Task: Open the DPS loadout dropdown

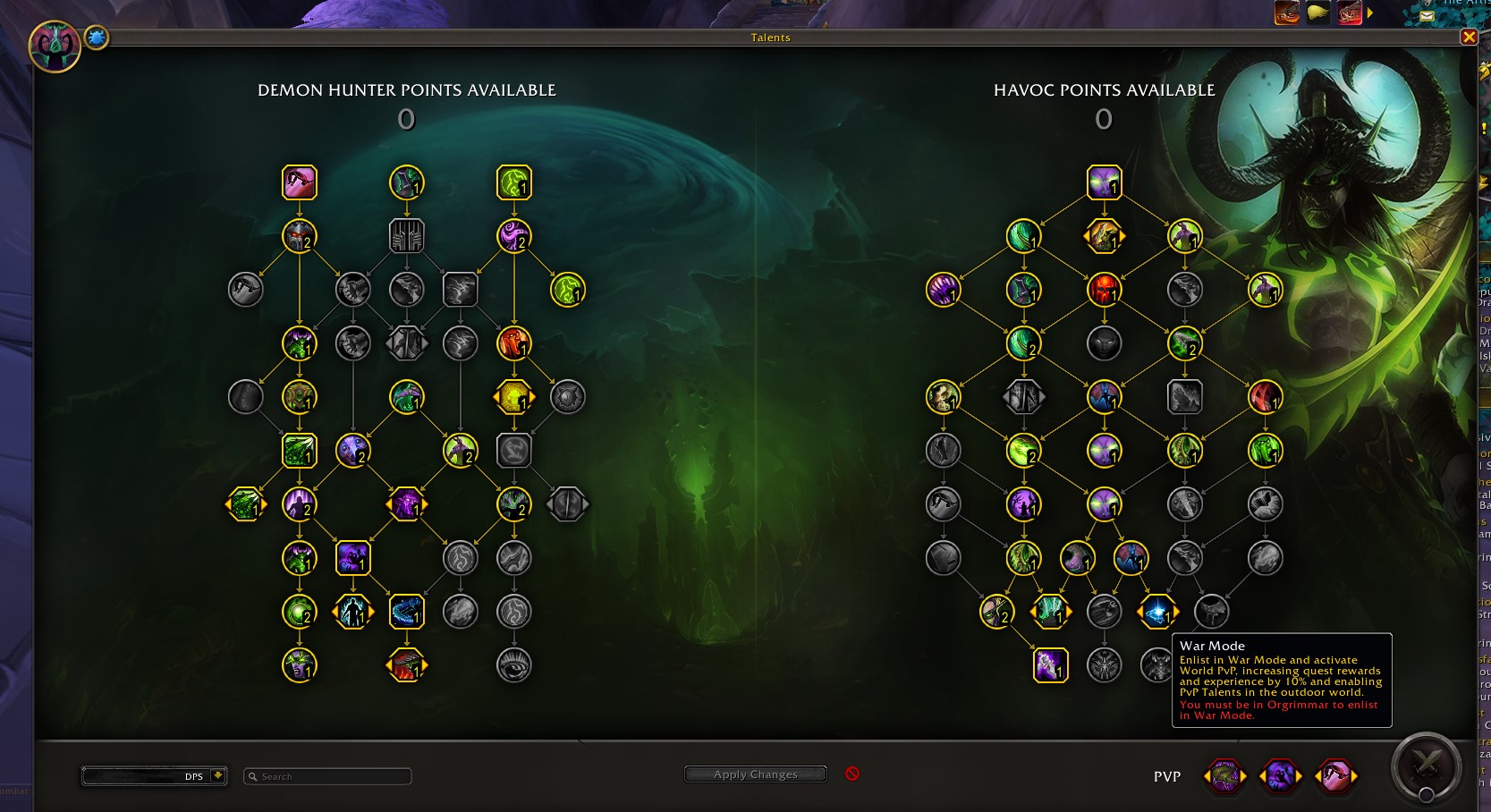Action: [217, 775]
